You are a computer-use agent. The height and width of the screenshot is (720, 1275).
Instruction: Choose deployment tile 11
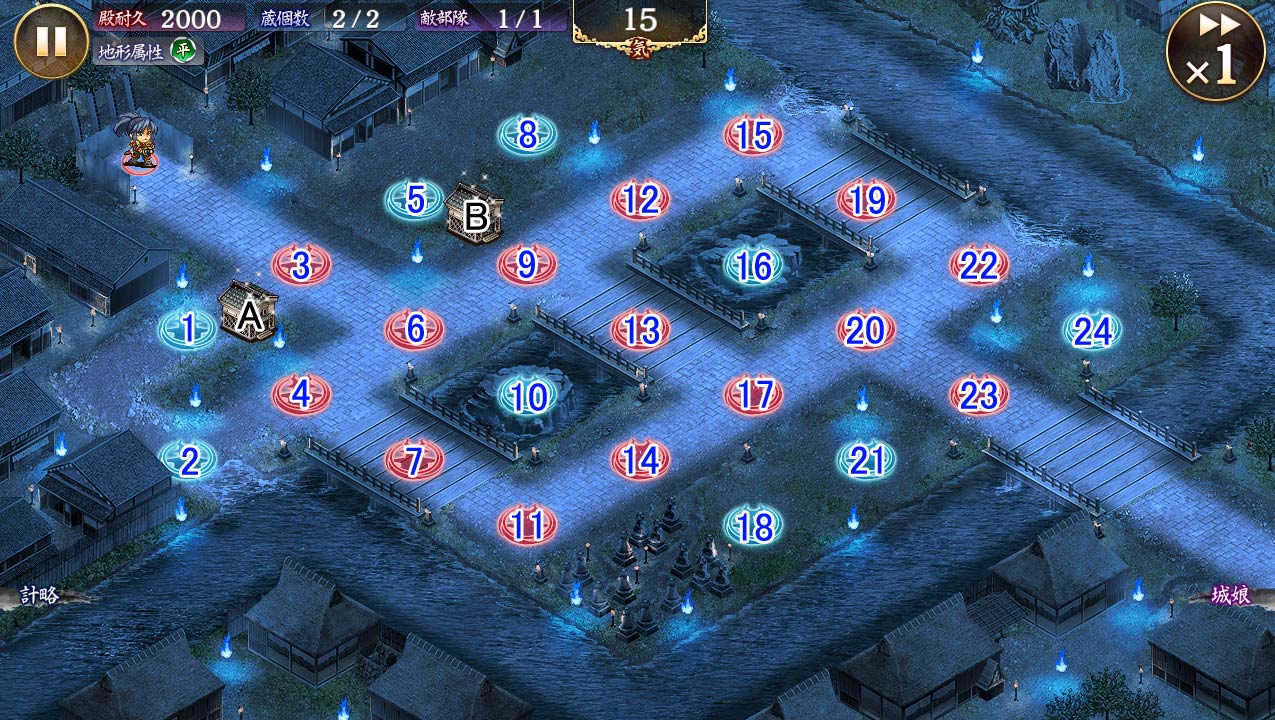click(527, 525)
